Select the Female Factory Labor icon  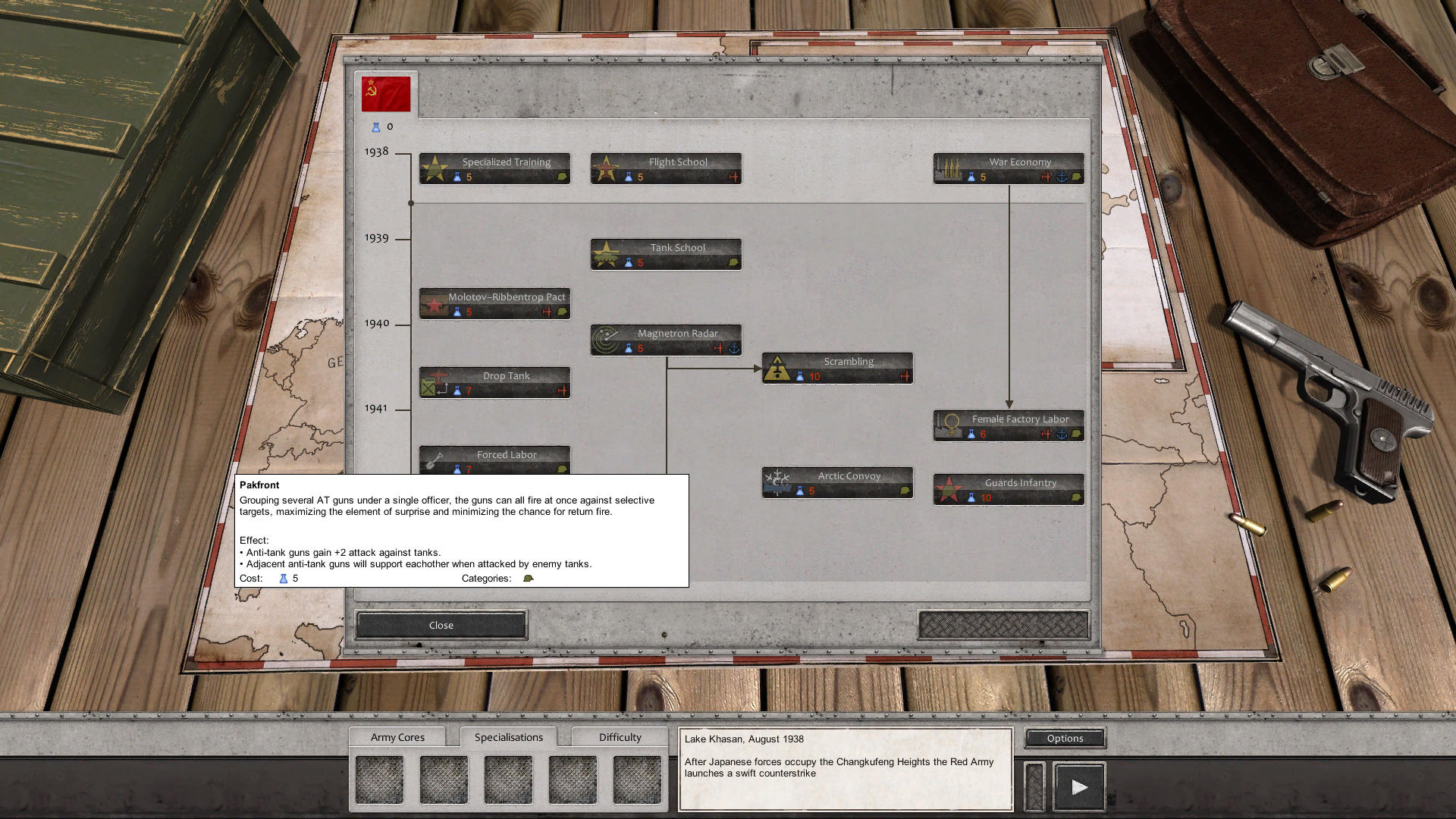pos(949,425)
